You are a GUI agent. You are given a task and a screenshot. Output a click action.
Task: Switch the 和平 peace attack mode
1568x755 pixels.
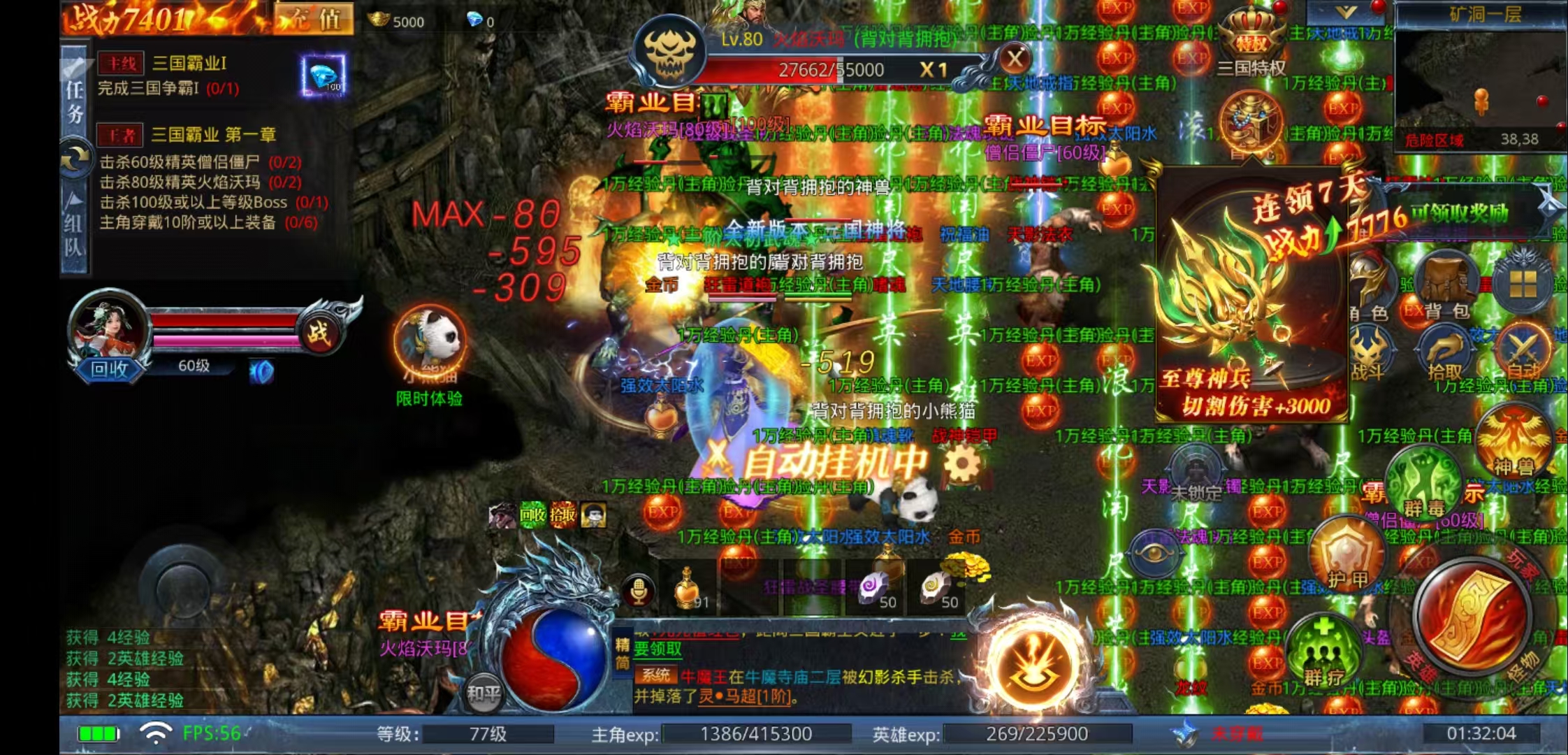pos(484,692)
